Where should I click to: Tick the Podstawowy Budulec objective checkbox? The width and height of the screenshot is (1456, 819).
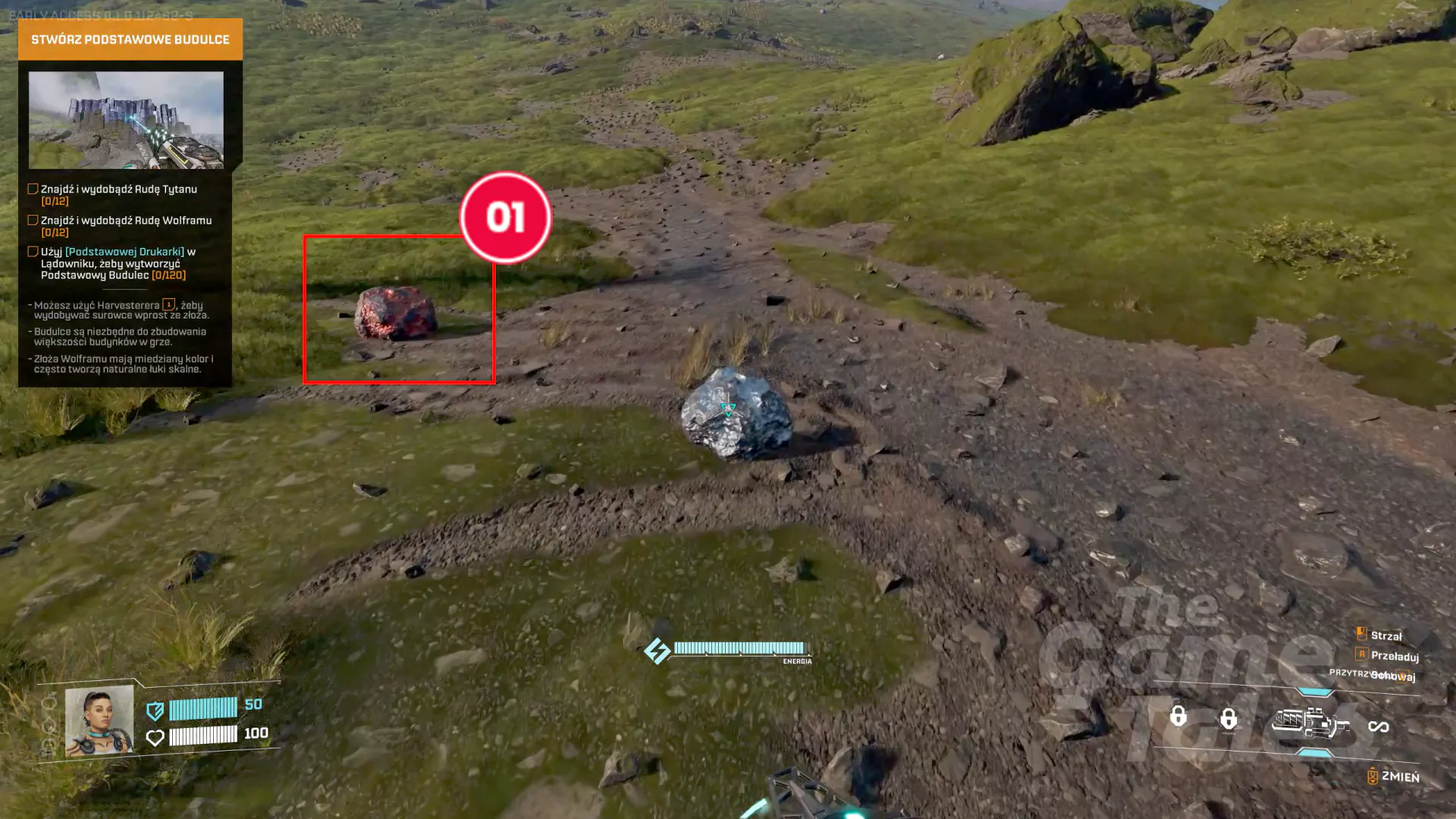pyautogui.click(x=33, y=252)
